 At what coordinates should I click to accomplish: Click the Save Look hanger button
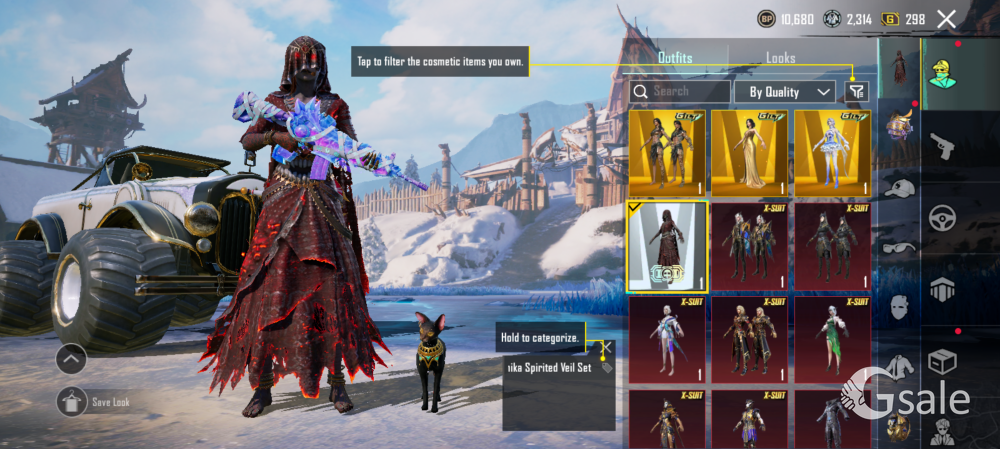tap(72, 402)
